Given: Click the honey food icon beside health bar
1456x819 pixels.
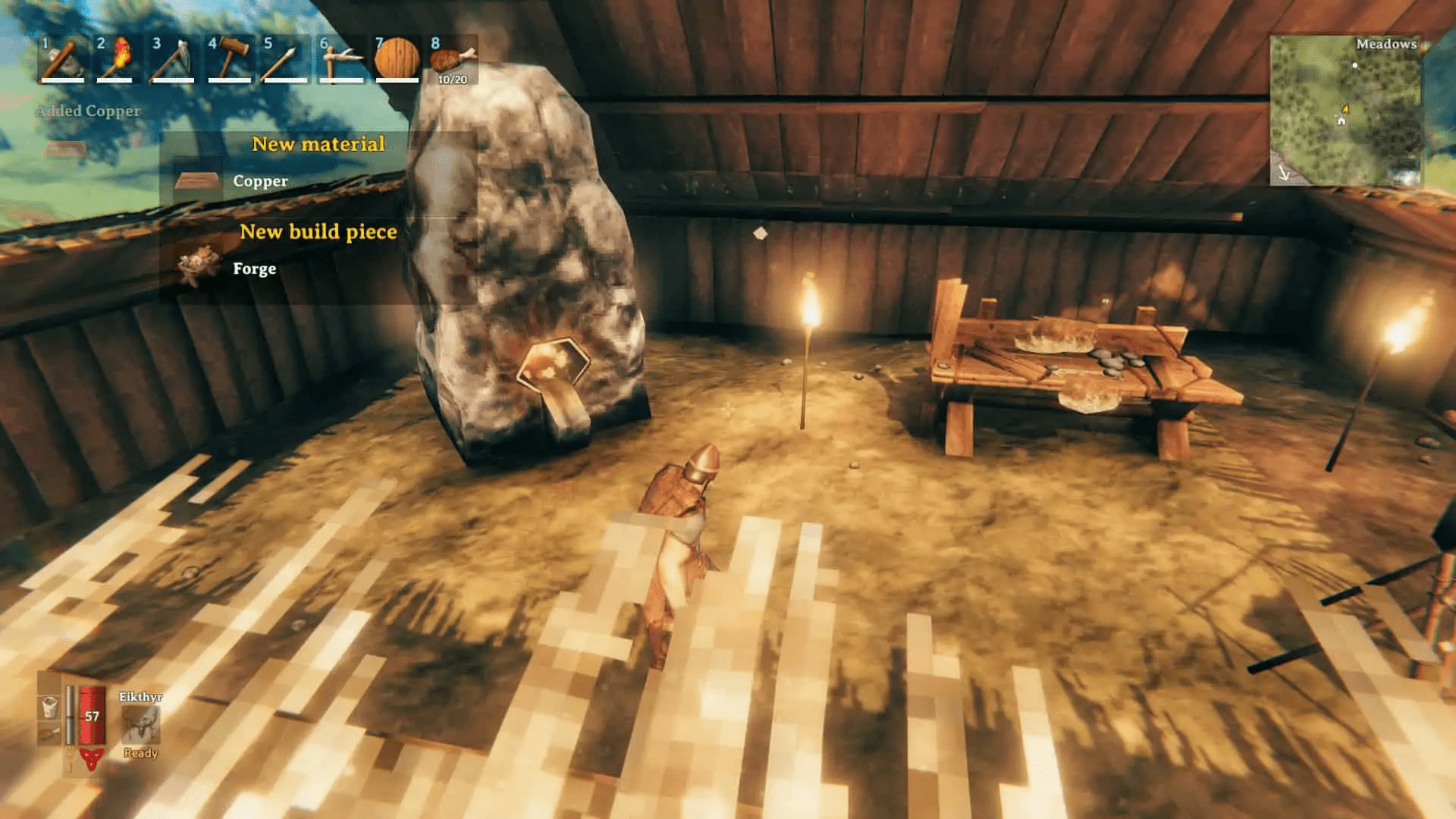Looking at the screenshot, I should 50,708.
